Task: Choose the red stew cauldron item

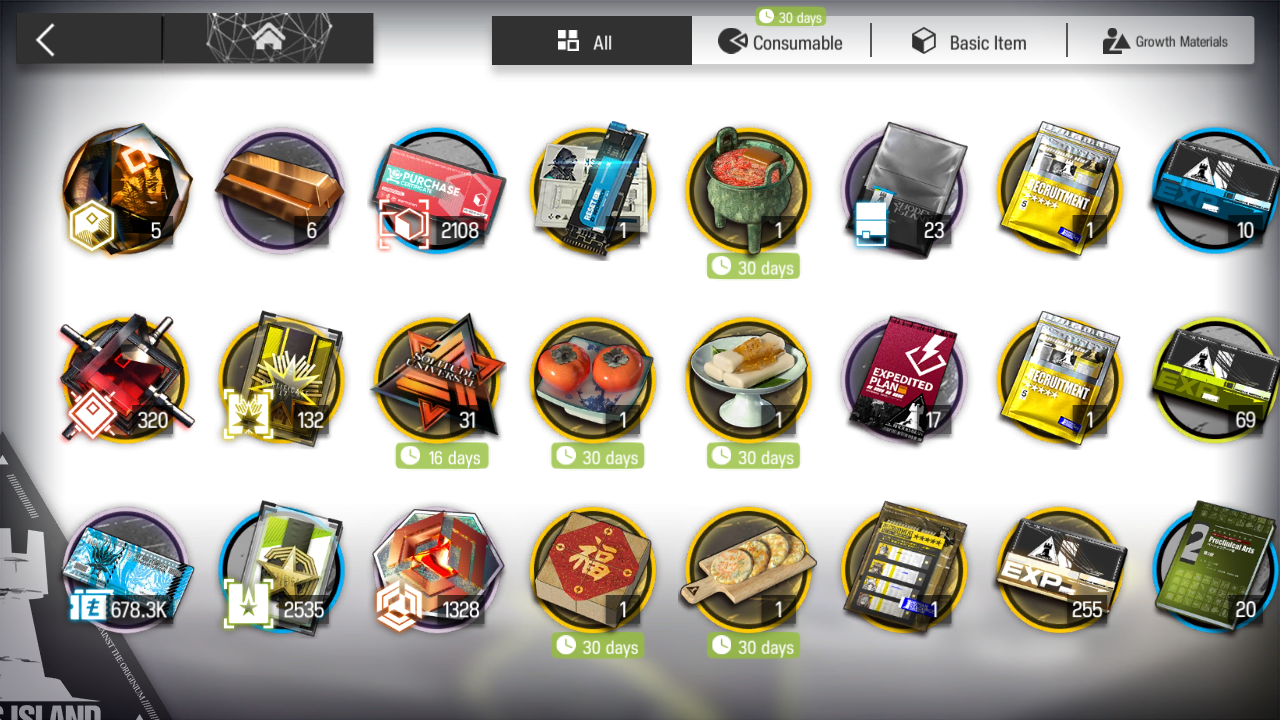Action: click(749, 190)
